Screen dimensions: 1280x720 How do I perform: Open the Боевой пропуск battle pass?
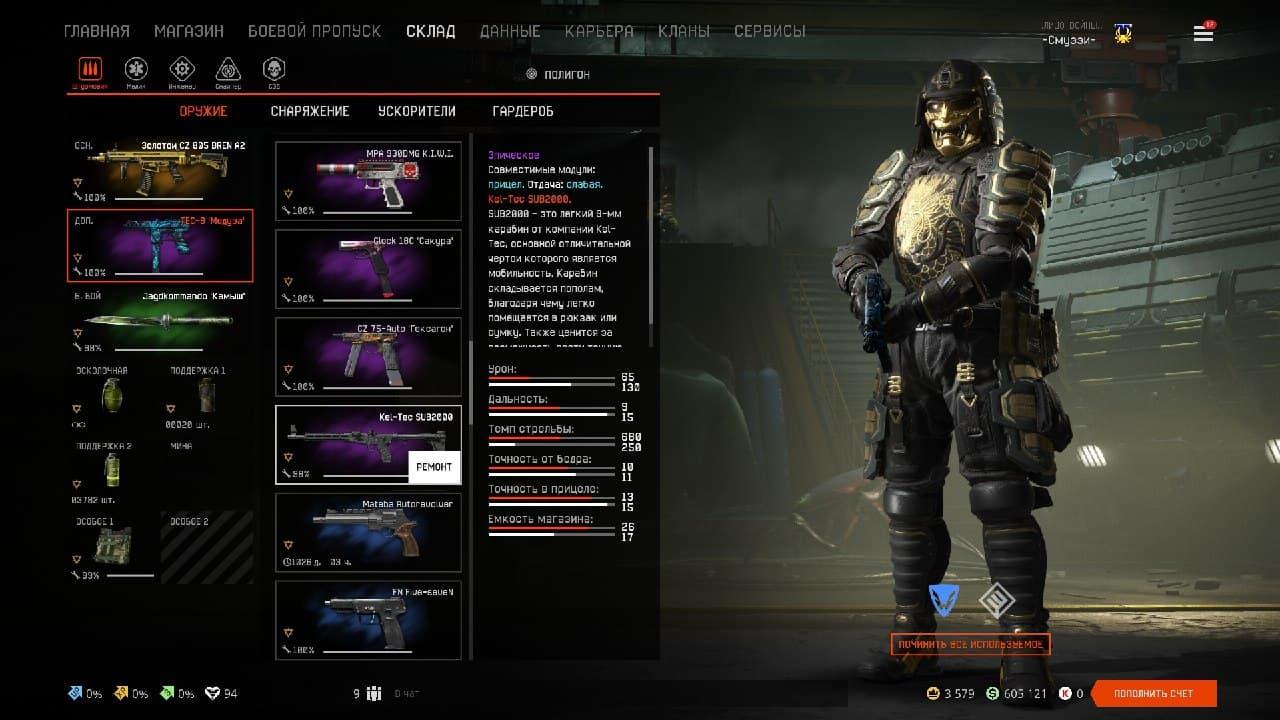point(314,31)
